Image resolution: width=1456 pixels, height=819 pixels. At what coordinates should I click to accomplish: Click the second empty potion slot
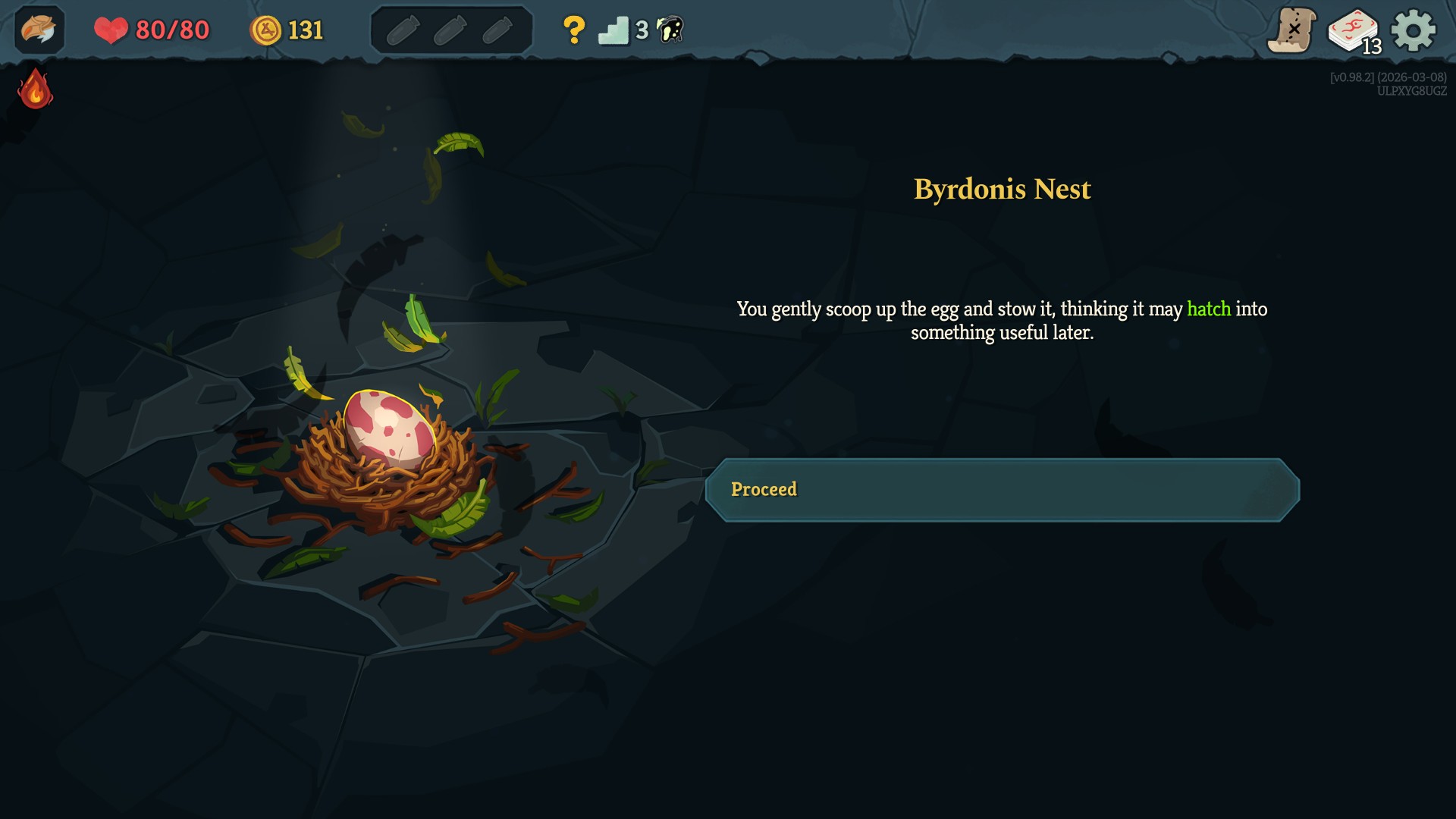point(453,30)
